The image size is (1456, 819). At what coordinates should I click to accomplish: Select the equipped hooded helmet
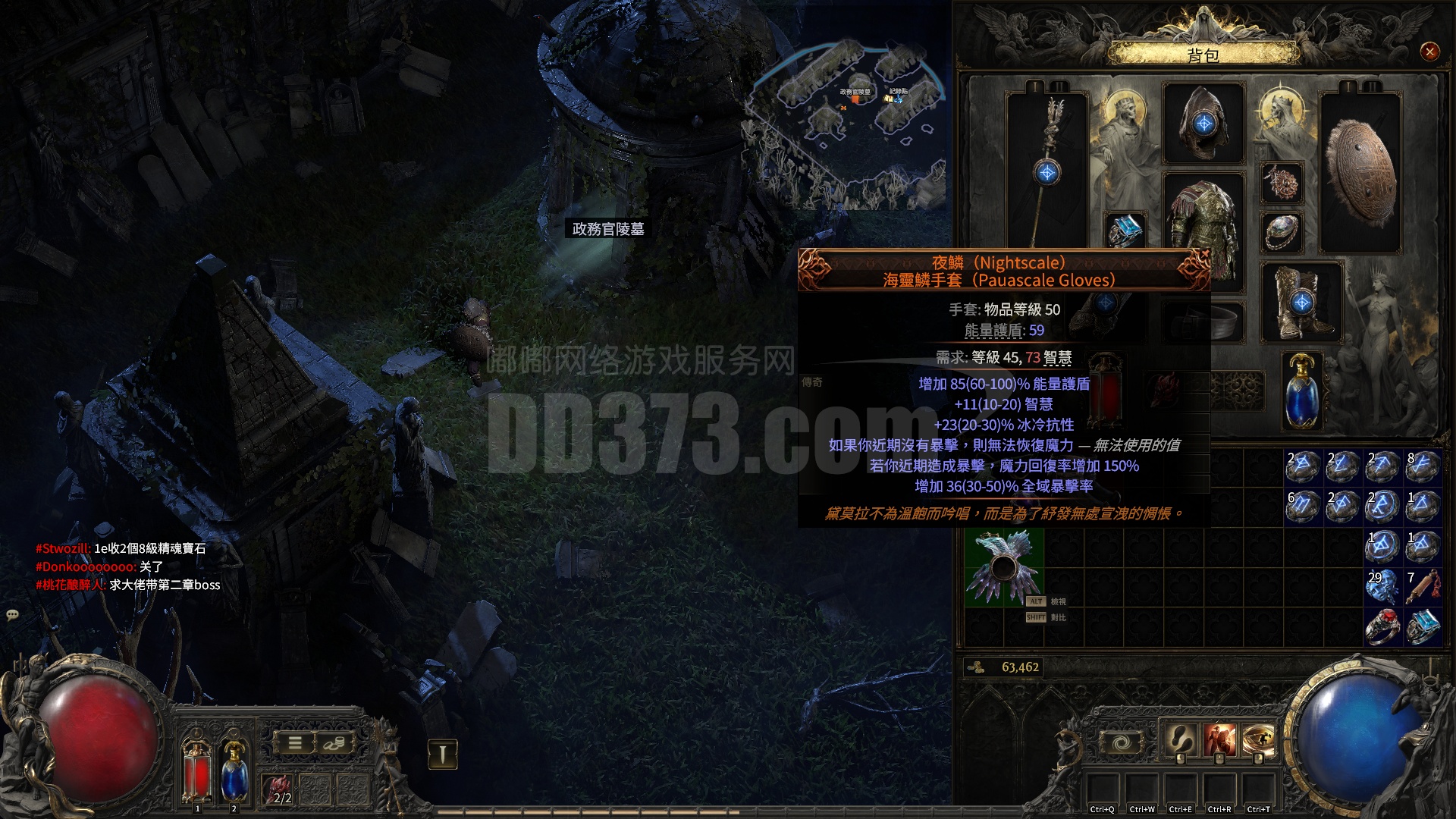1203,123
